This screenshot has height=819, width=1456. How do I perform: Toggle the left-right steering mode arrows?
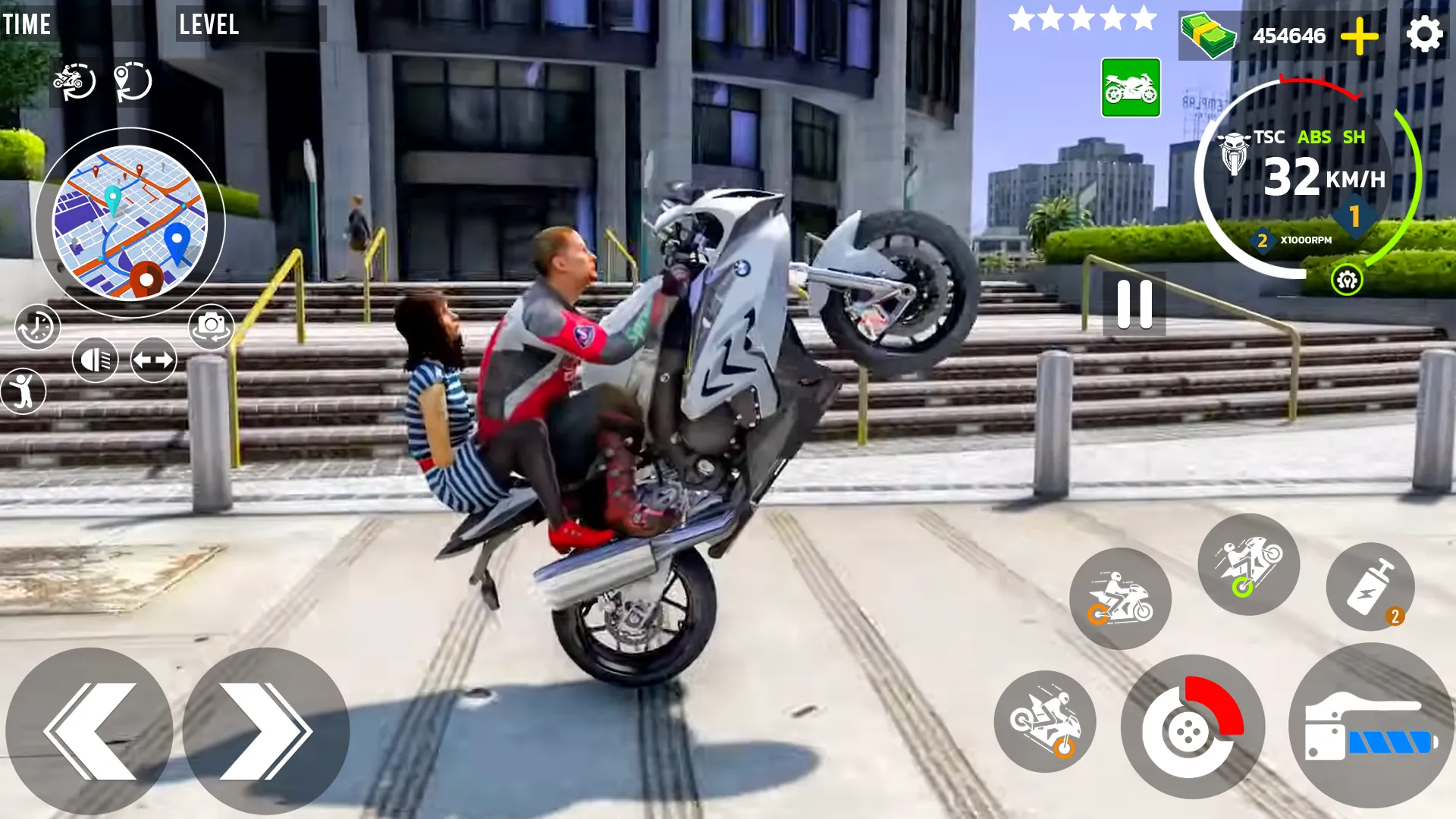click(152, 359)
